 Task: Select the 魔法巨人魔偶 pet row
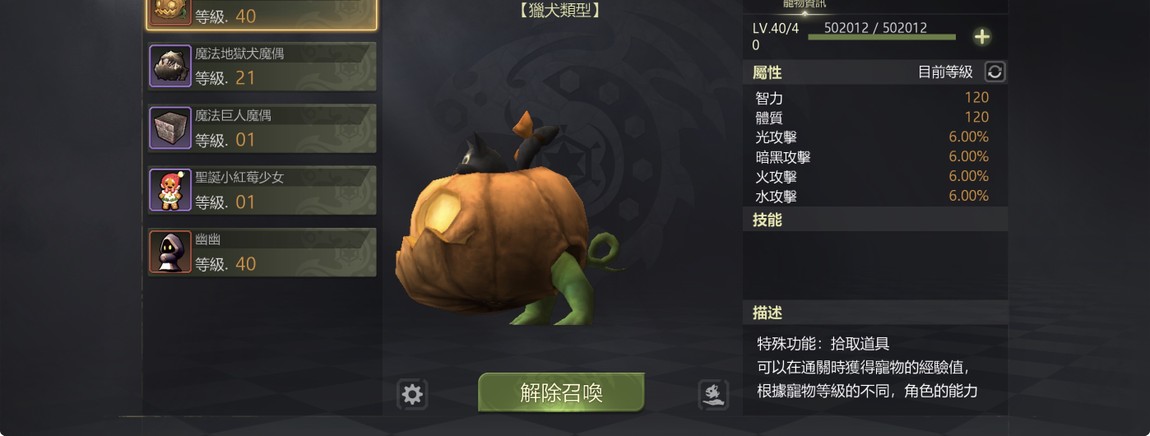pos(262,128)
